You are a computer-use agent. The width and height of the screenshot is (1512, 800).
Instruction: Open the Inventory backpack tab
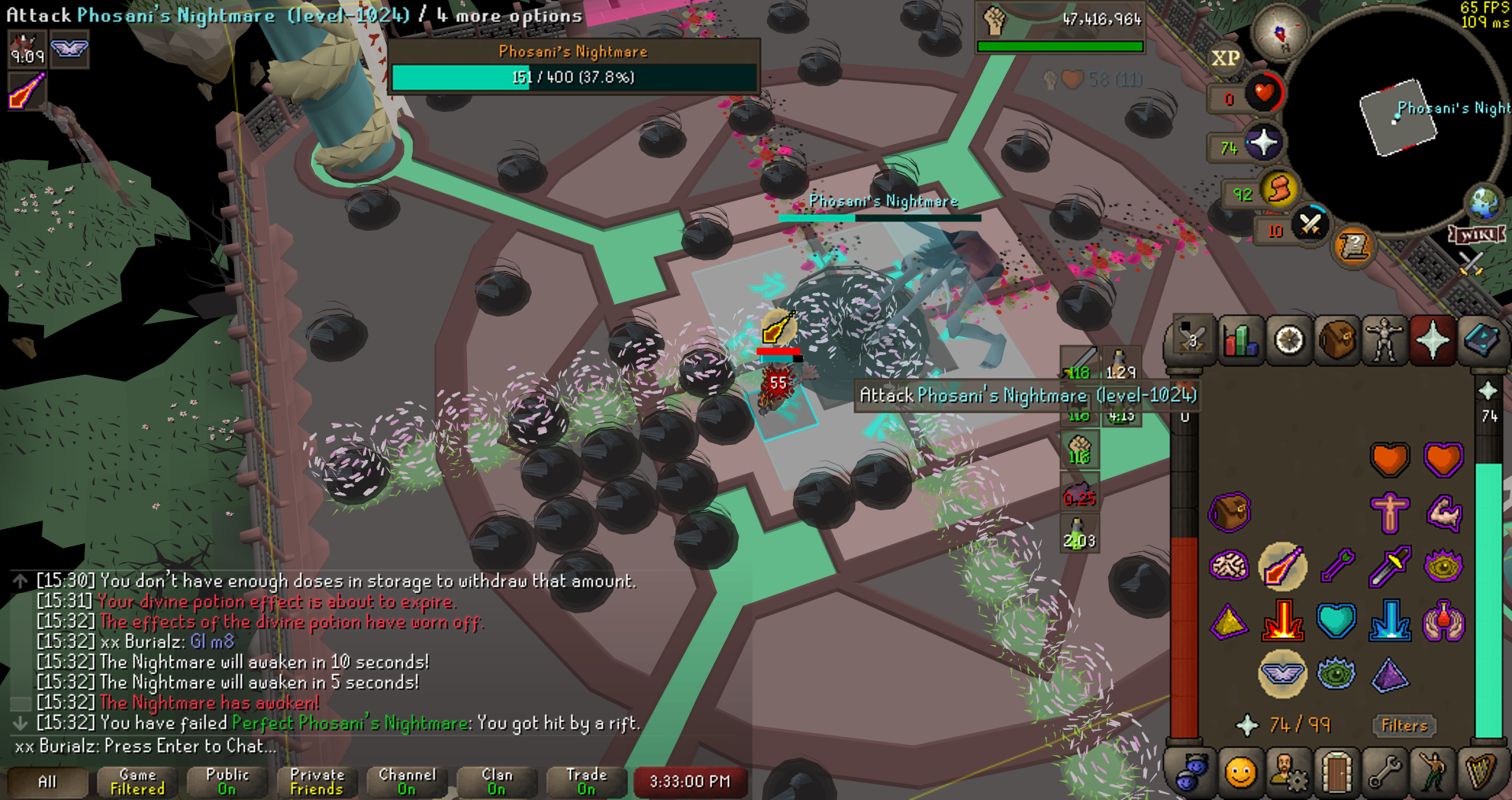[x=1337, y=341]
